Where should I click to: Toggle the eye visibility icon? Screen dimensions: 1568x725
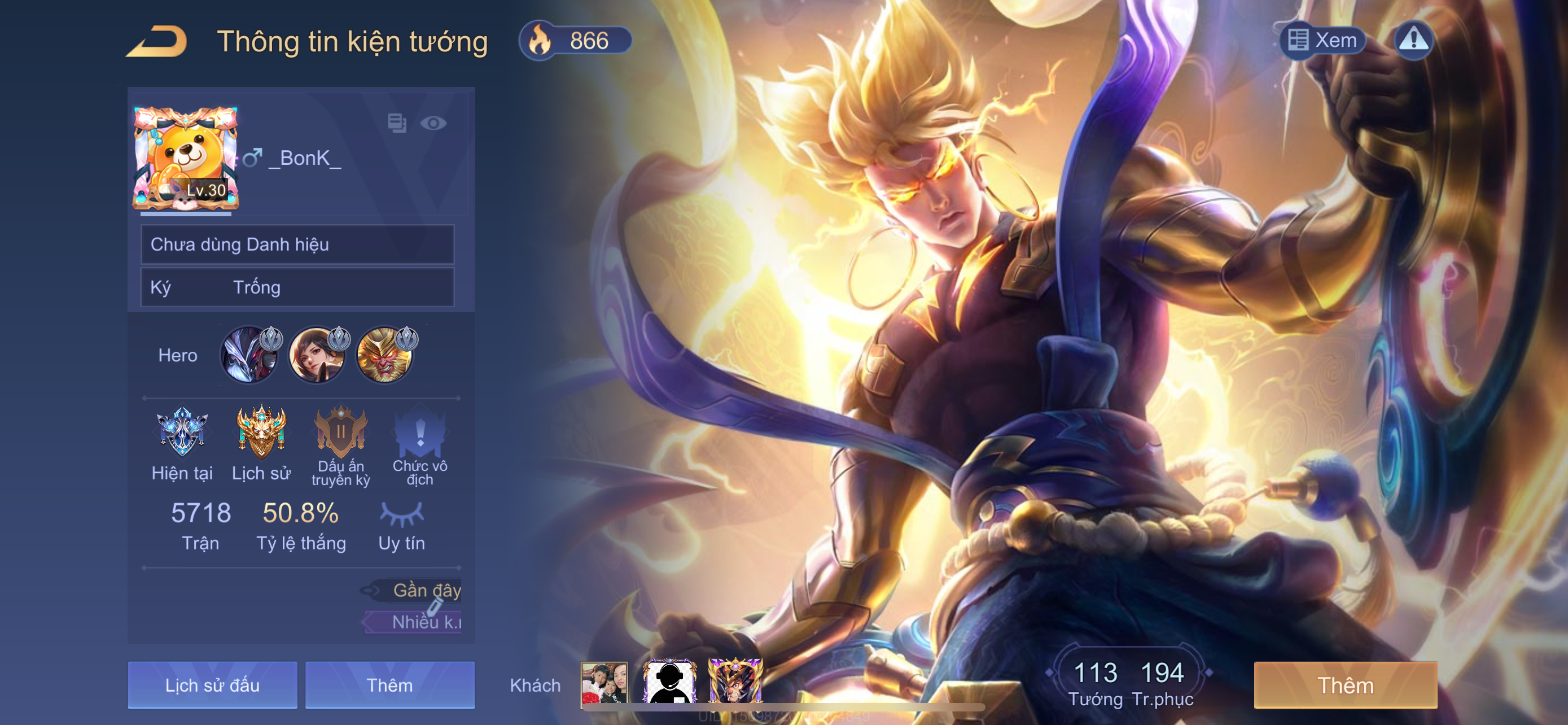coord(433,124)
